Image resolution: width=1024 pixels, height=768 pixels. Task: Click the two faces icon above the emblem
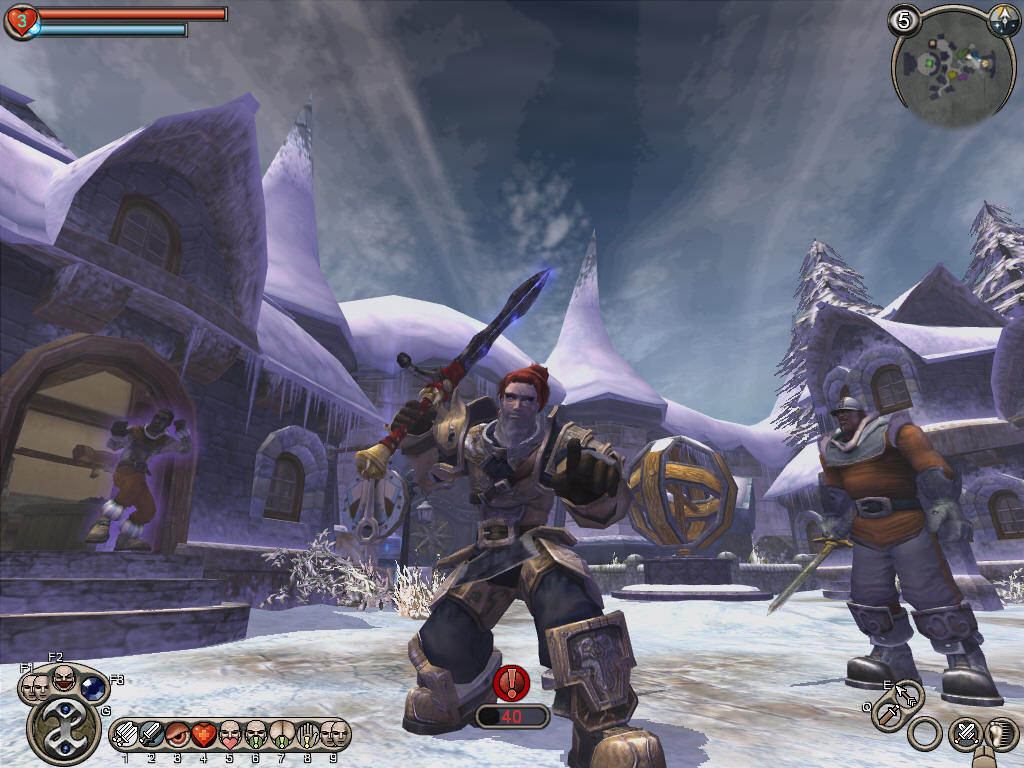click(35, 688)
